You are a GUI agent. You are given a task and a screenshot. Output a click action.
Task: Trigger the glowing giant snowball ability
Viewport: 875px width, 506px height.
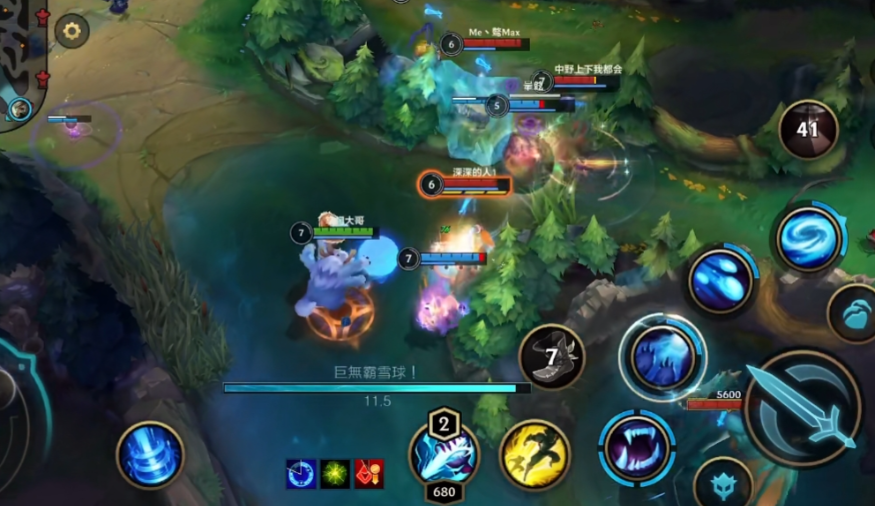pos(662,357)
